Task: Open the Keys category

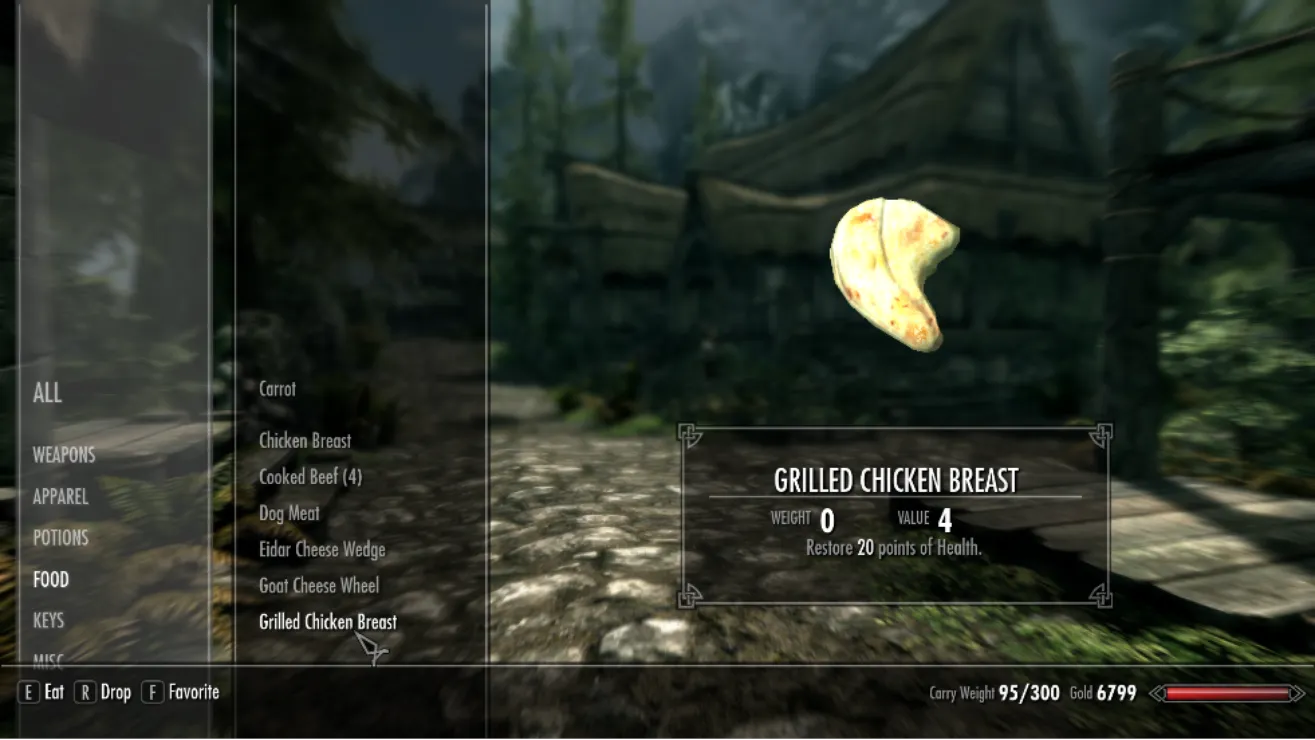Action: click(48, 621)
